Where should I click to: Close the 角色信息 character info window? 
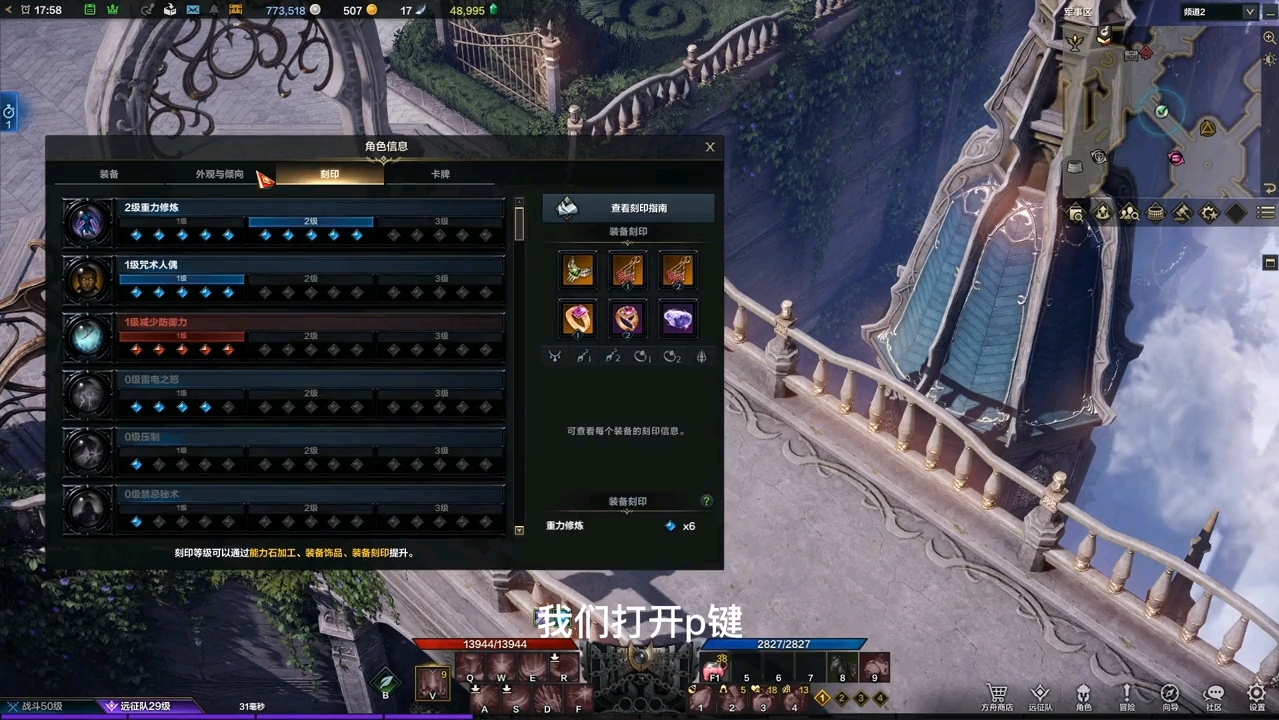click(x=710, y=147)
